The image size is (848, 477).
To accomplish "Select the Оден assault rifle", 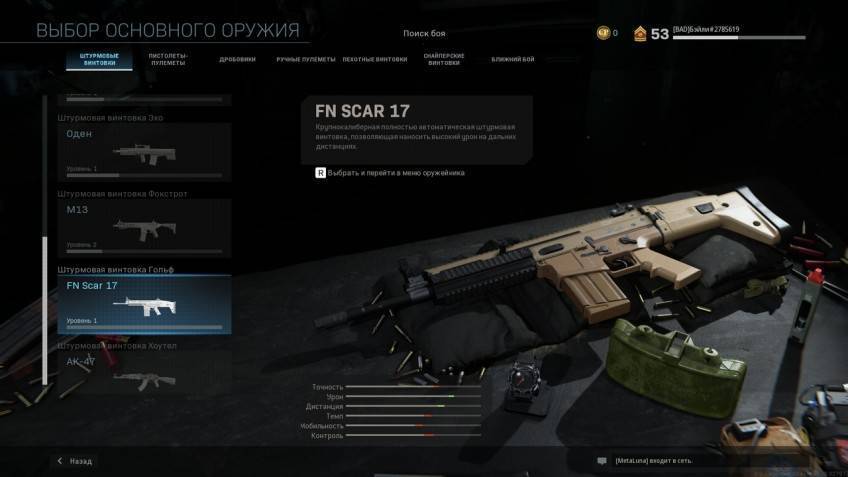I will coord(144,152).
